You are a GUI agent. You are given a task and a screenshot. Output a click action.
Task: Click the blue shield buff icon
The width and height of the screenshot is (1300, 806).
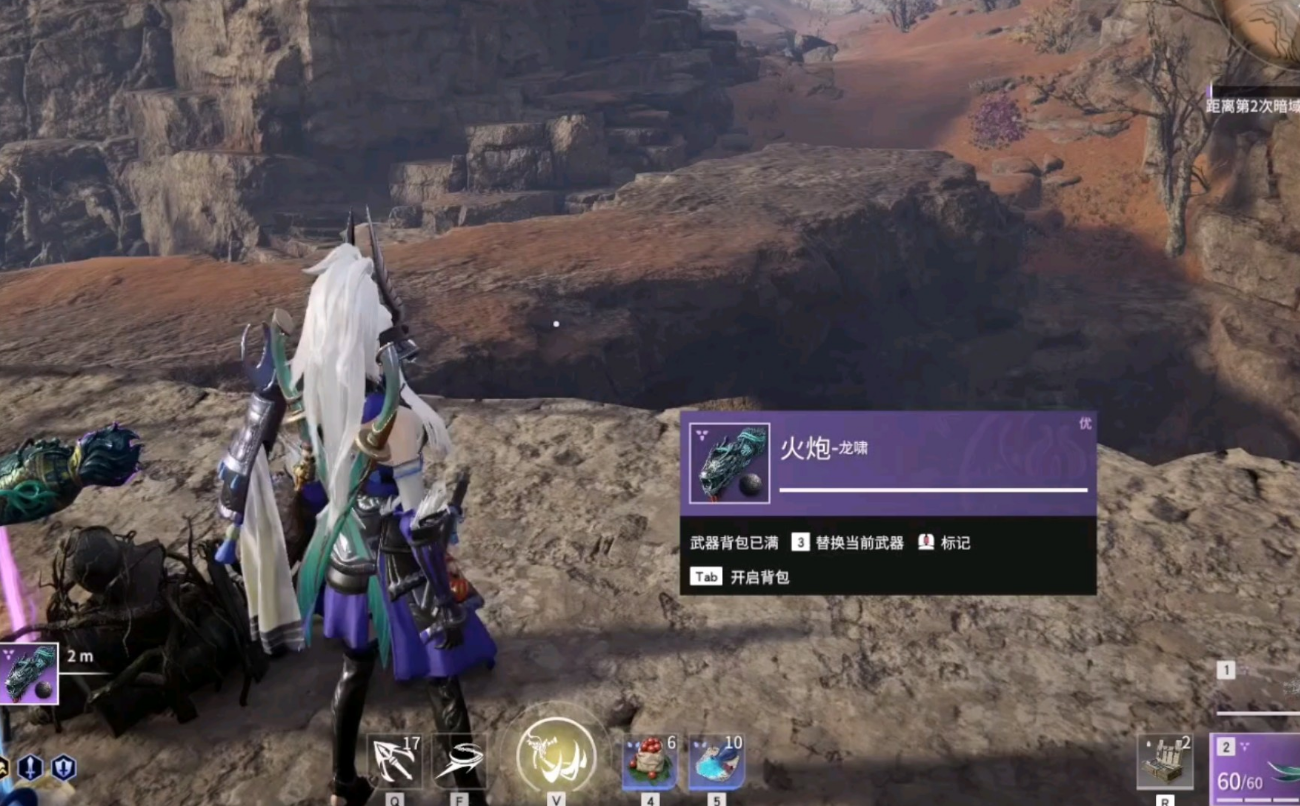tap(64, 768)
